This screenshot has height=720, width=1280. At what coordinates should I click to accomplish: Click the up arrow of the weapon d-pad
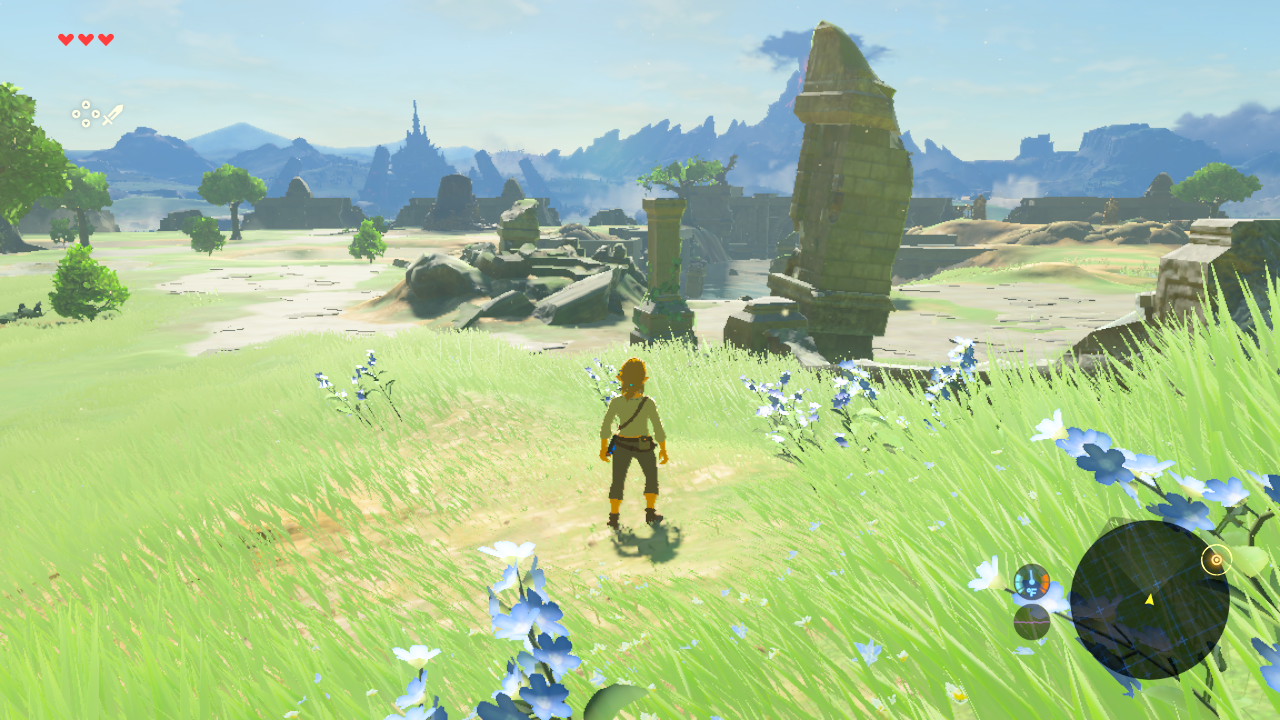(86, 104)
